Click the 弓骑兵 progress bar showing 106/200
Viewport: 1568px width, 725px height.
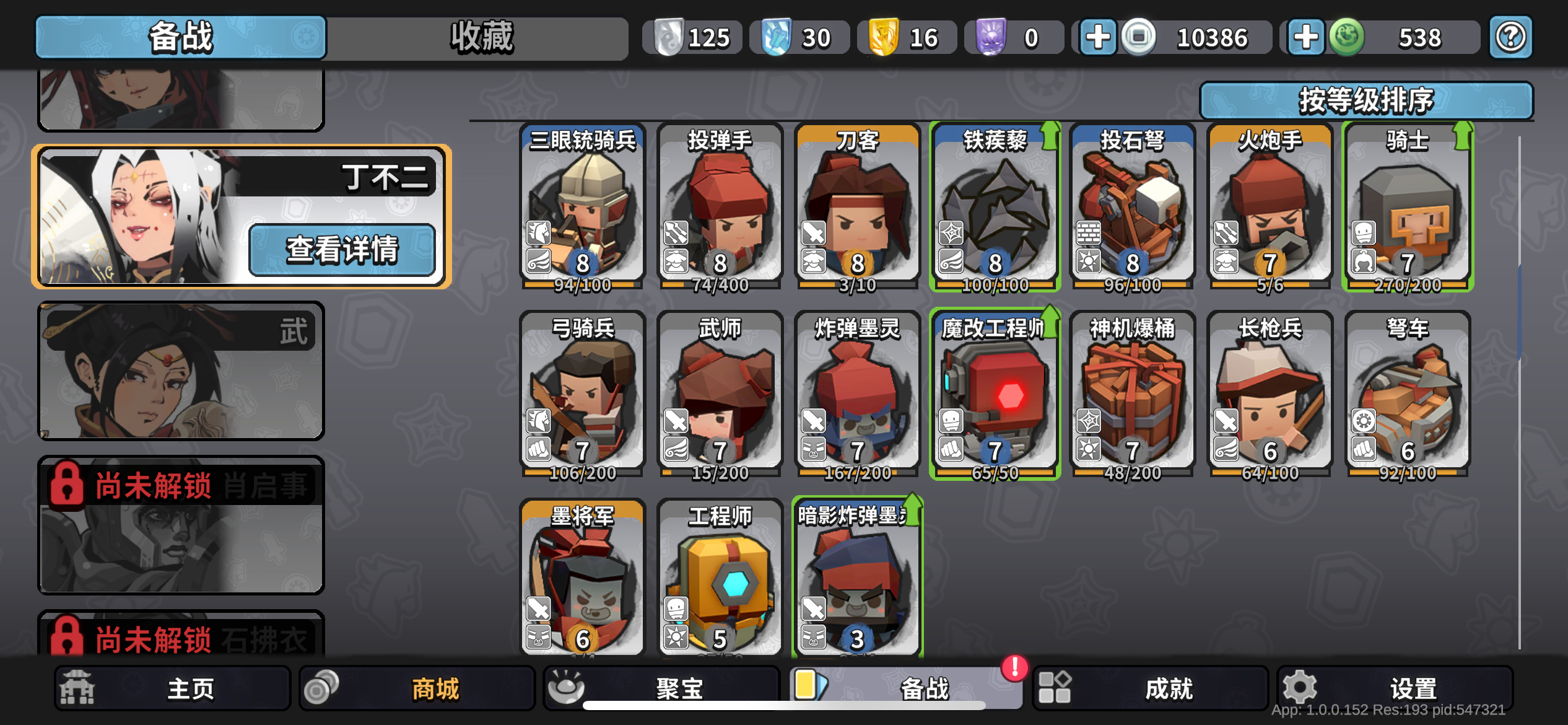tap(582, 472)
